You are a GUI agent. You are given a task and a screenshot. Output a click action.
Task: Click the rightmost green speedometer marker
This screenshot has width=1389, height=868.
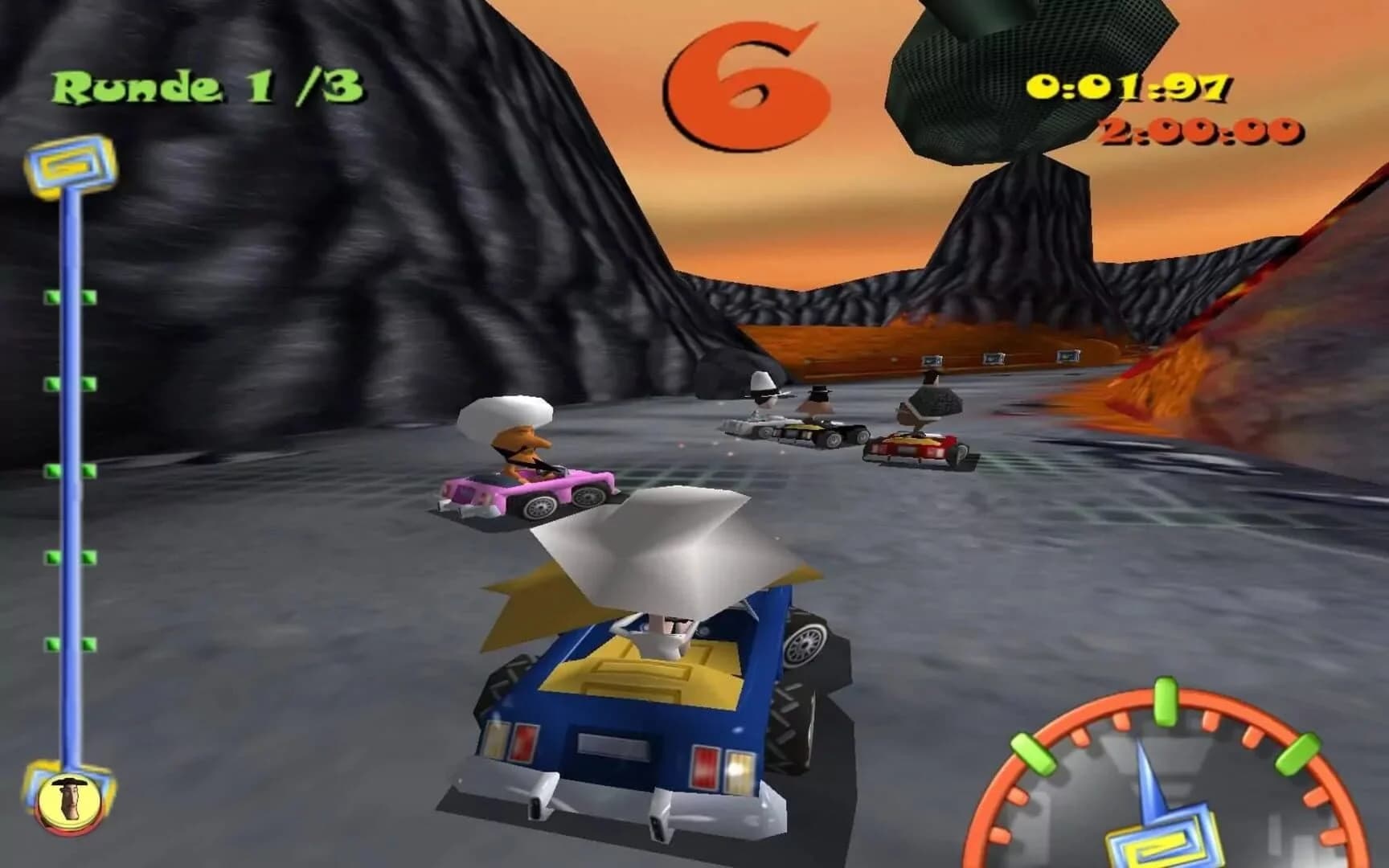pyautogui.click(x=1297, y=754)
